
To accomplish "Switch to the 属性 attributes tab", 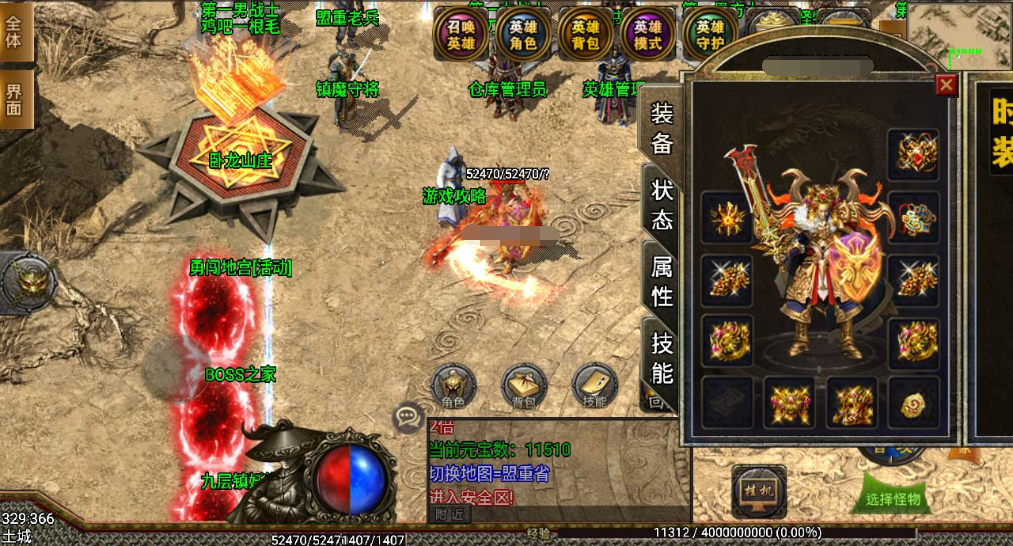I will click(662, 280).
